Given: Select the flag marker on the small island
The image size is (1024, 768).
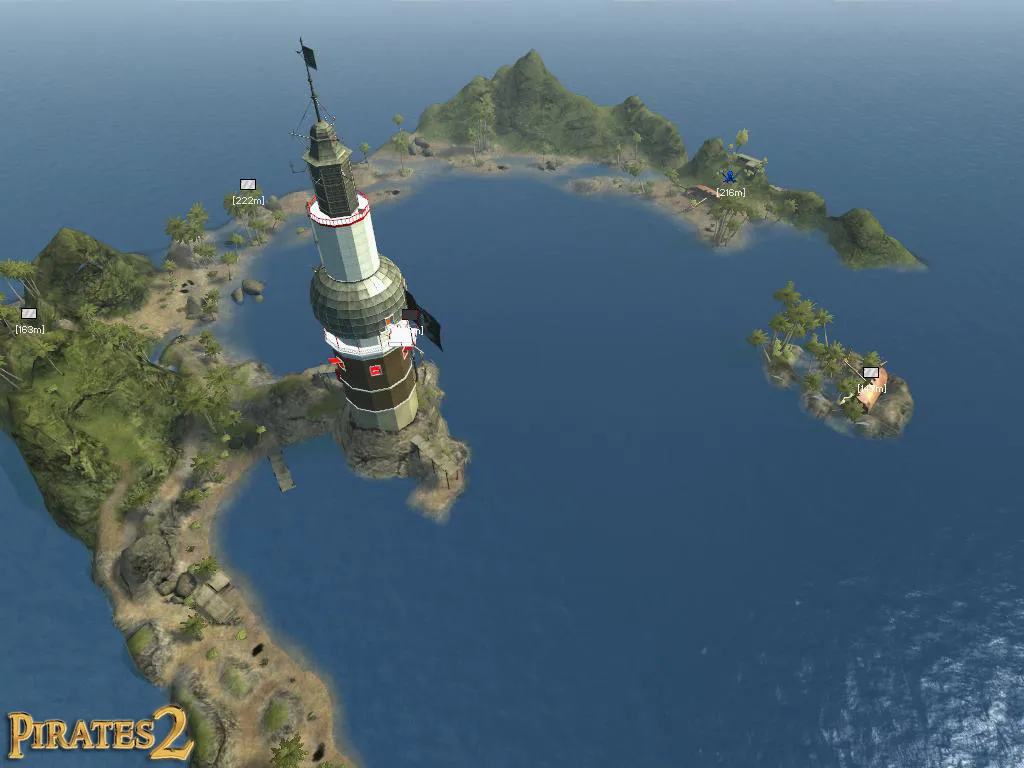Looking at the screenshot, I should tap(871, 373).
